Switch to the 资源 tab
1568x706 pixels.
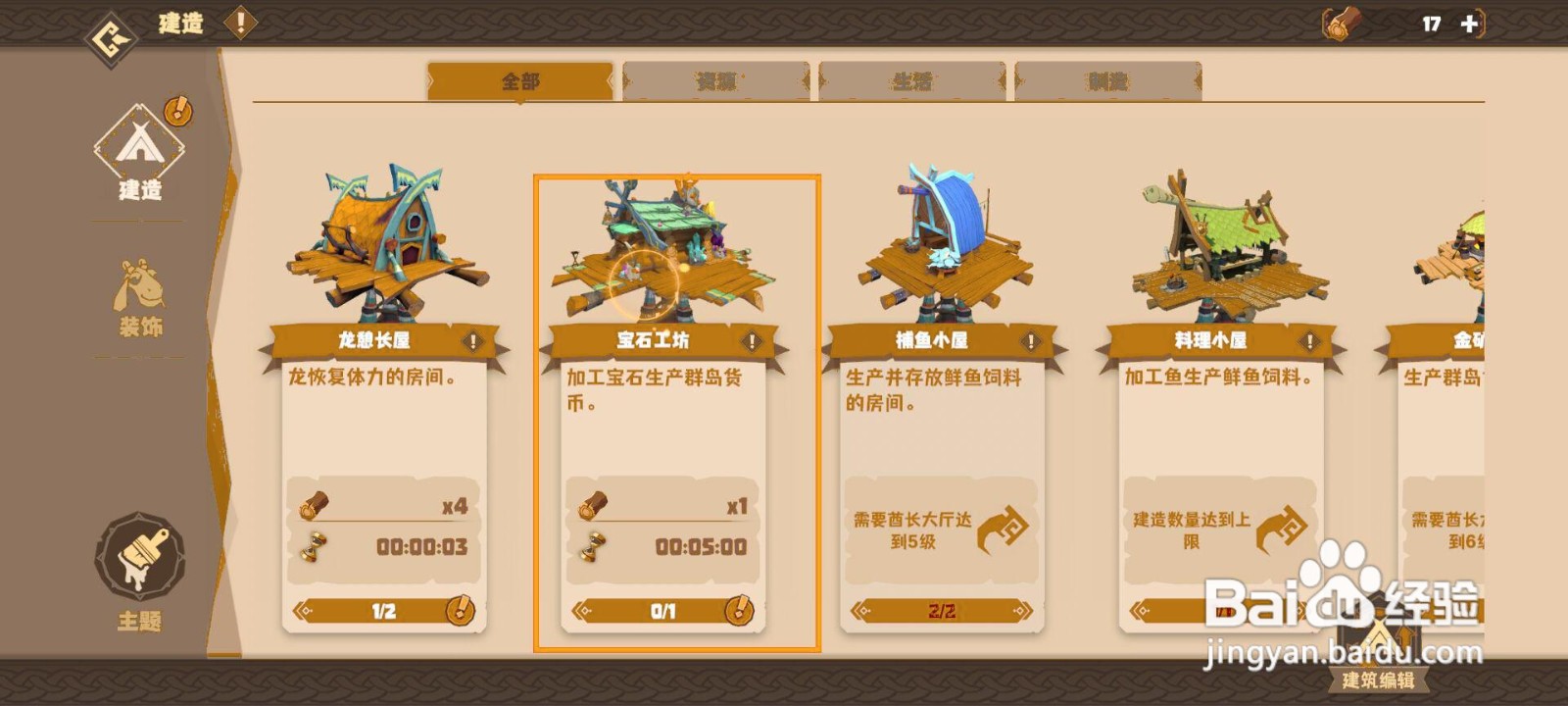715,80
